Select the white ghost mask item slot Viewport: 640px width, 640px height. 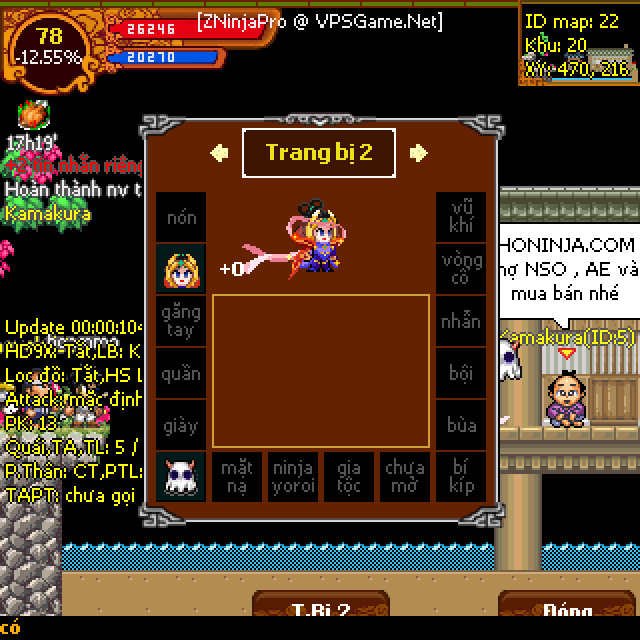point(181,477)
